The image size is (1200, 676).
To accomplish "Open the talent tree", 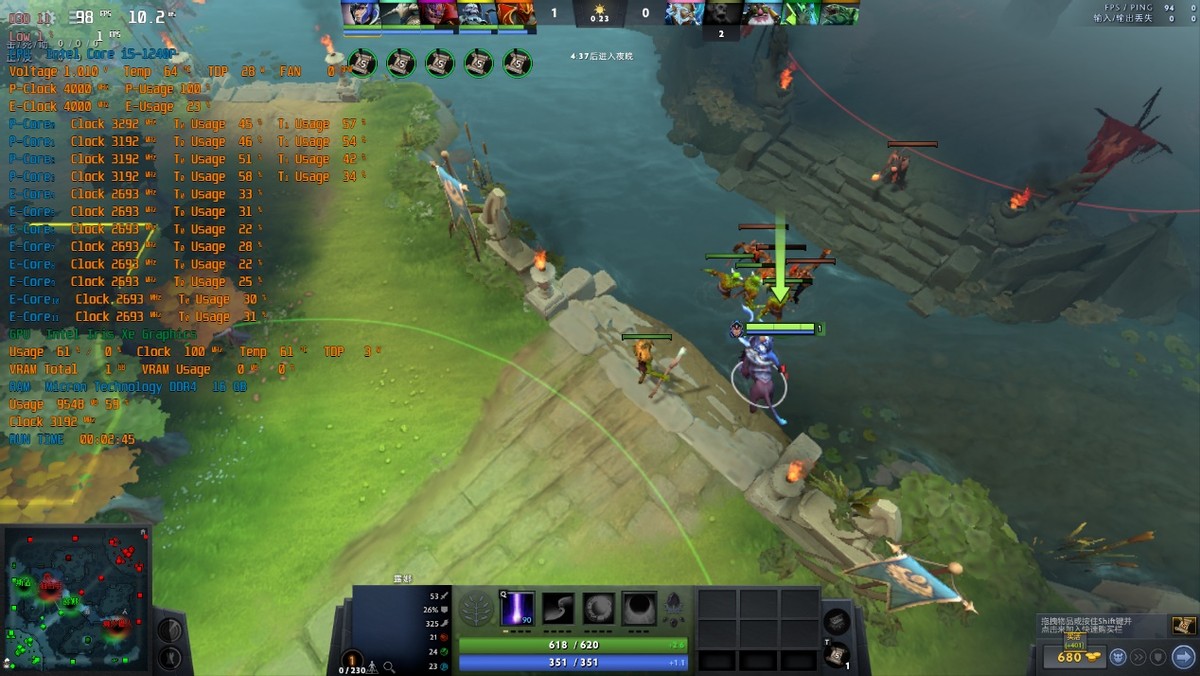I will (476, 609).
